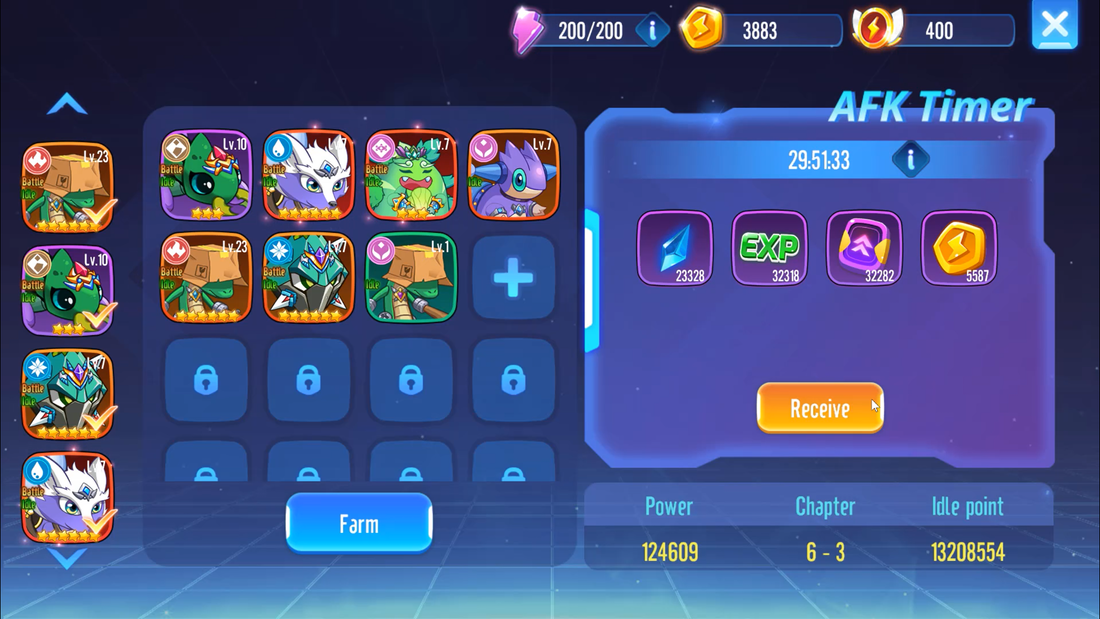Claim AFK rewards with the Receive button
The width and height of the screenshot is (1100, 619).
[820, 408]
